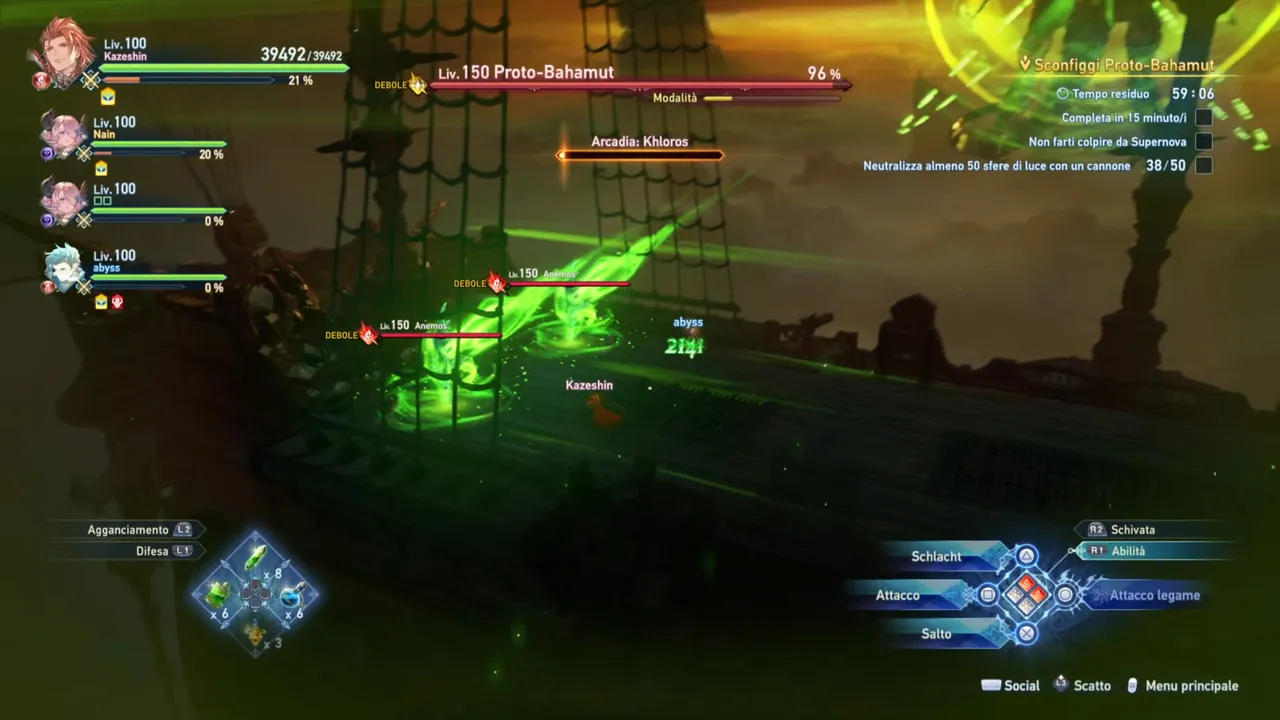Check the Completa in 15 minuti objective box
The width and height of the screenshot is (1280, 720).
(x=1205, y=116)
